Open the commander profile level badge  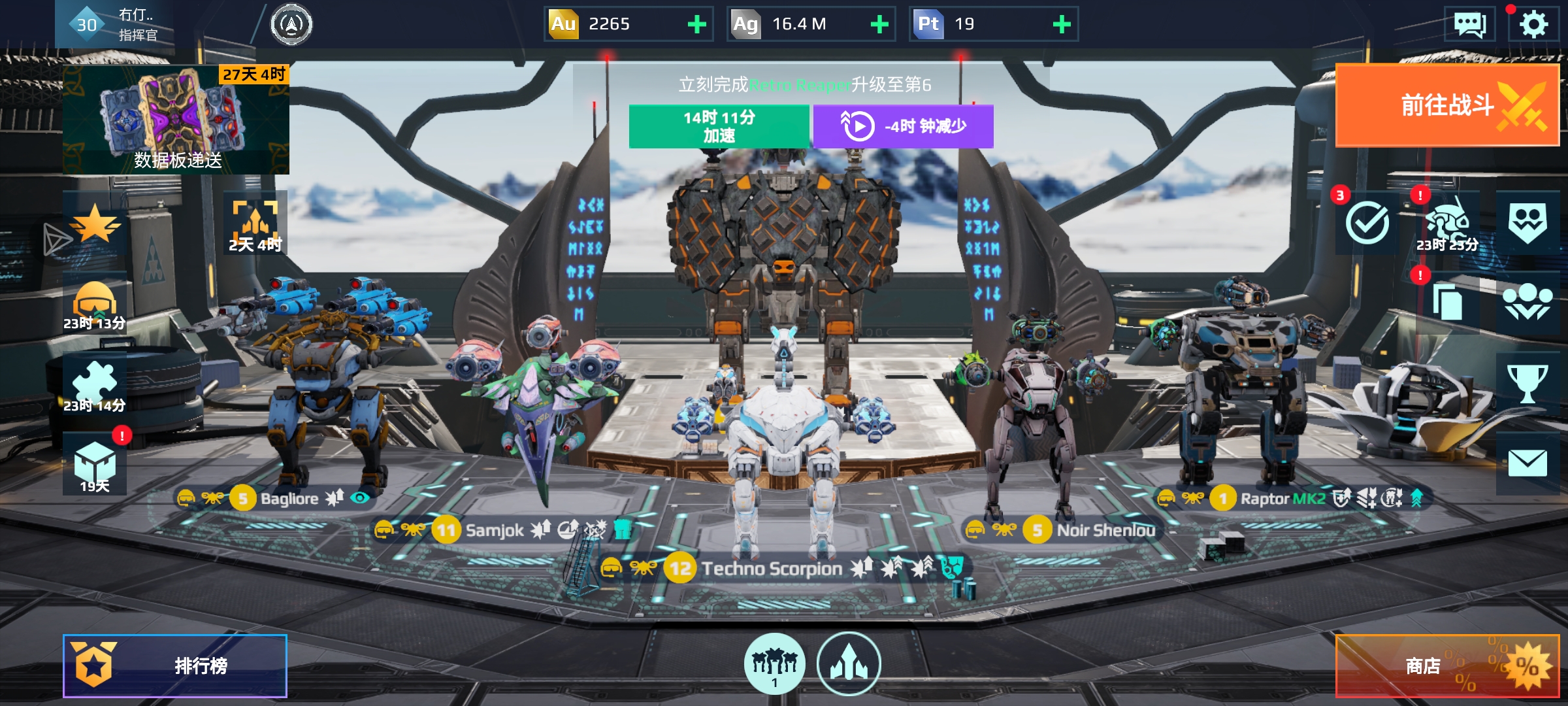click(87, 25)
